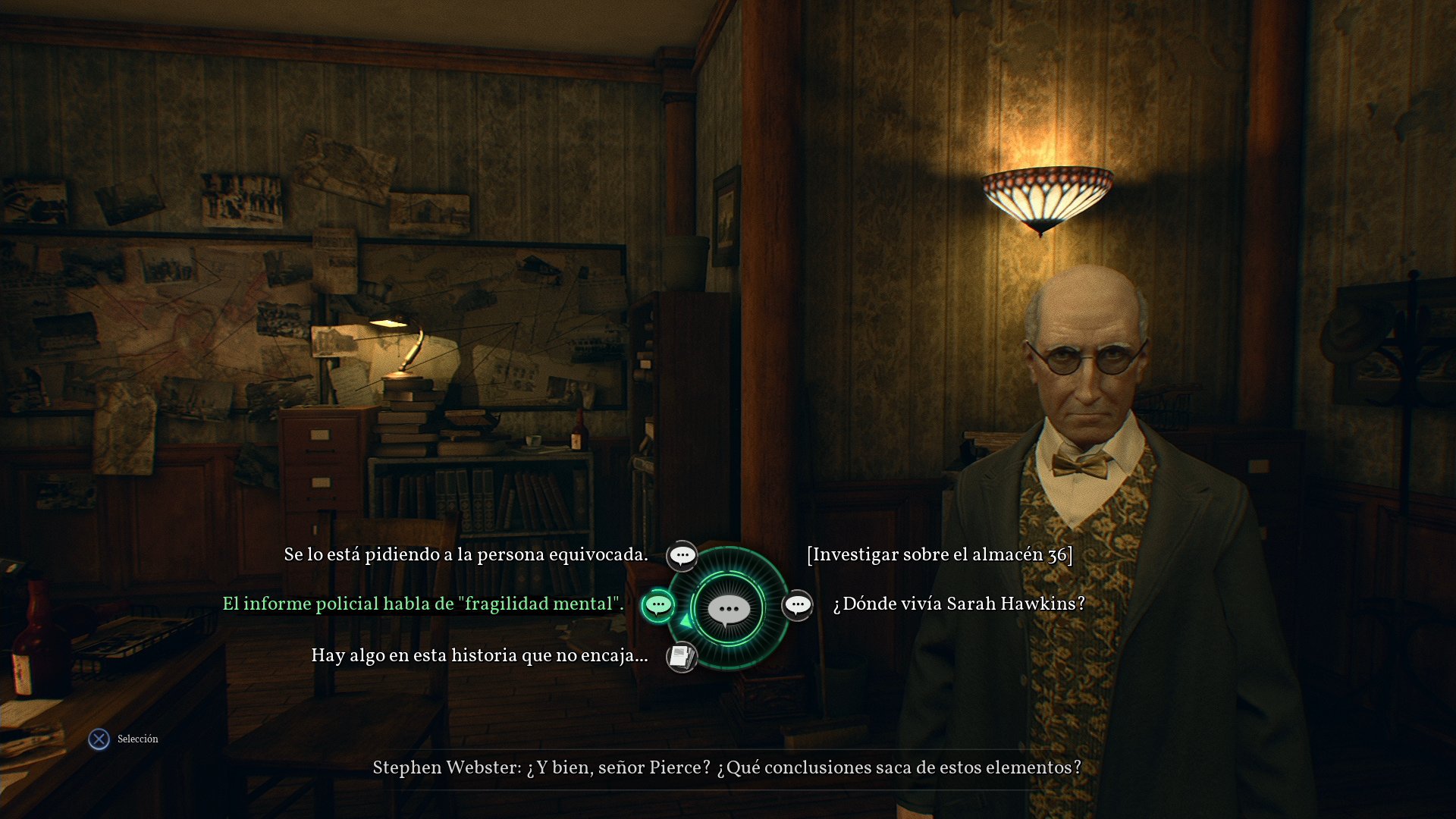Click the document icon next to 'Hay algo en esta historia'
This screenshot has width=1456, height=819.
pos(680,655)
